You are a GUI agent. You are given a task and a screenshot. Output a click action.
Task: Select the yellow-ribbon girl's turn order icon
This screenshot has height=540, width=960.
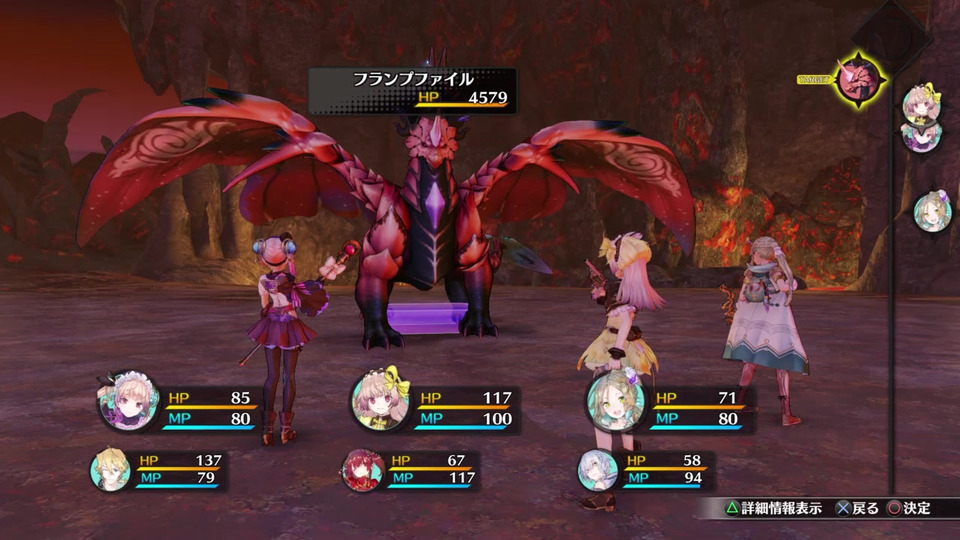[x=920, y=103]
